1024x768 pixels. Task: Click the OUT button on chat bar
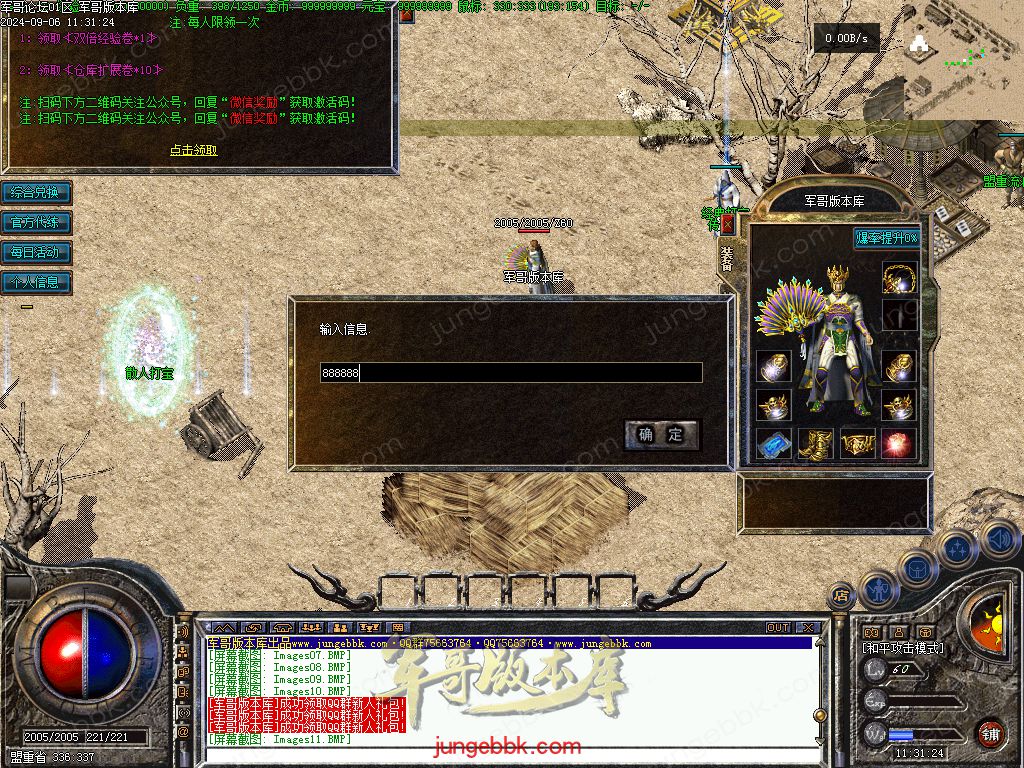[778, 628]
